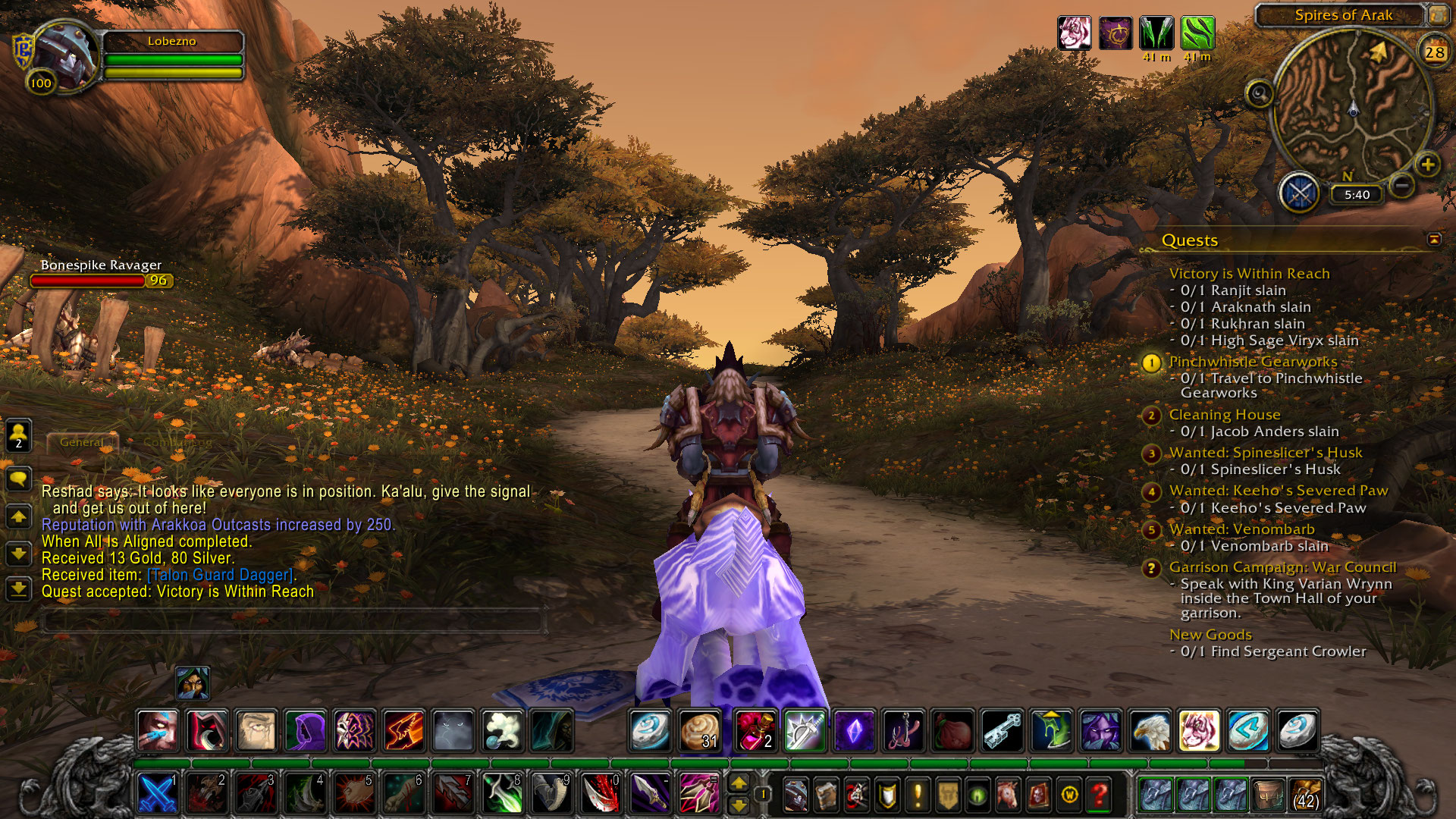Click the Talon Guard Dagger item link

pos(221,575)
